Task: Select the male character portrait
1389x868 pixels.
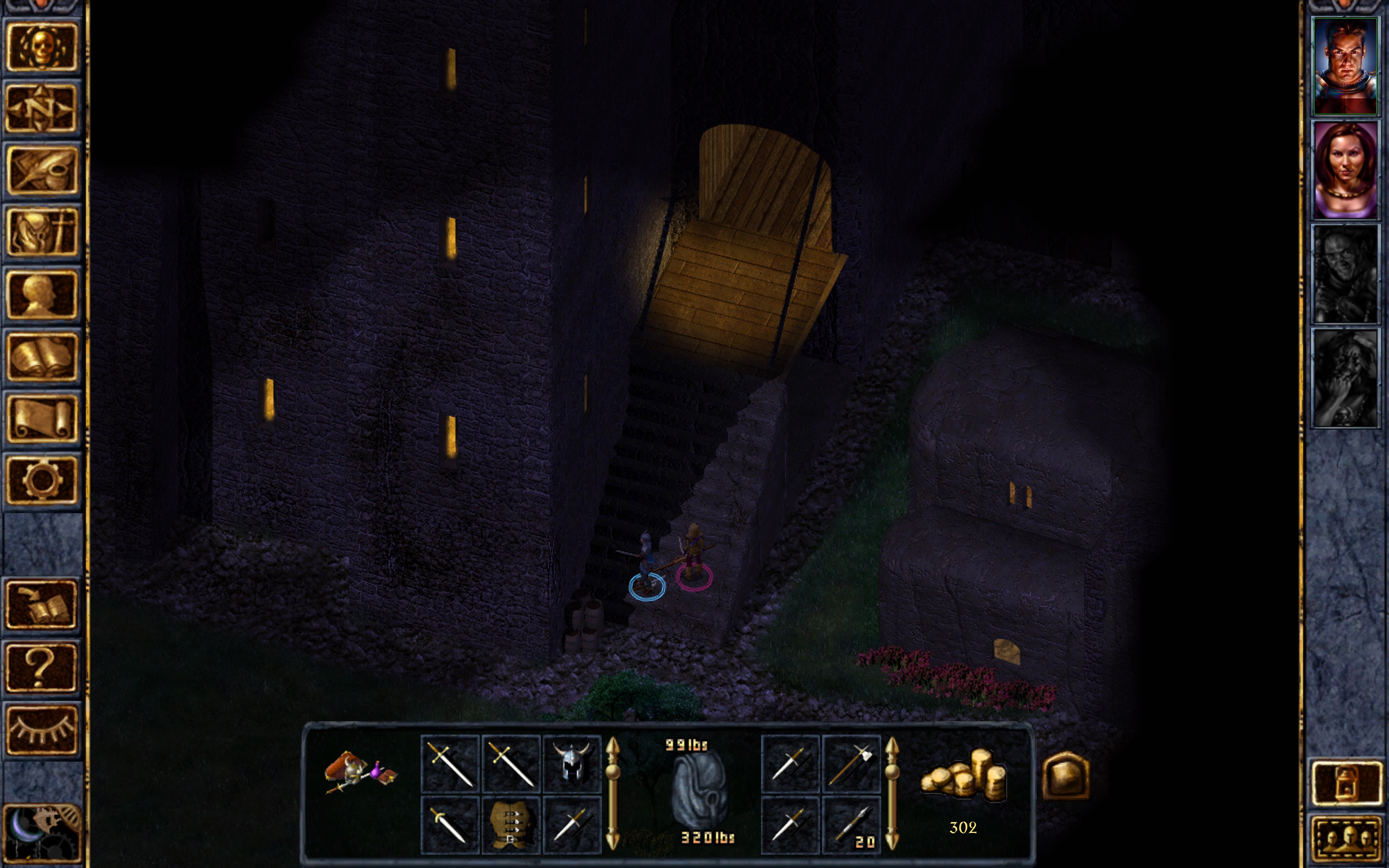Action: (x=1345, y=66)
